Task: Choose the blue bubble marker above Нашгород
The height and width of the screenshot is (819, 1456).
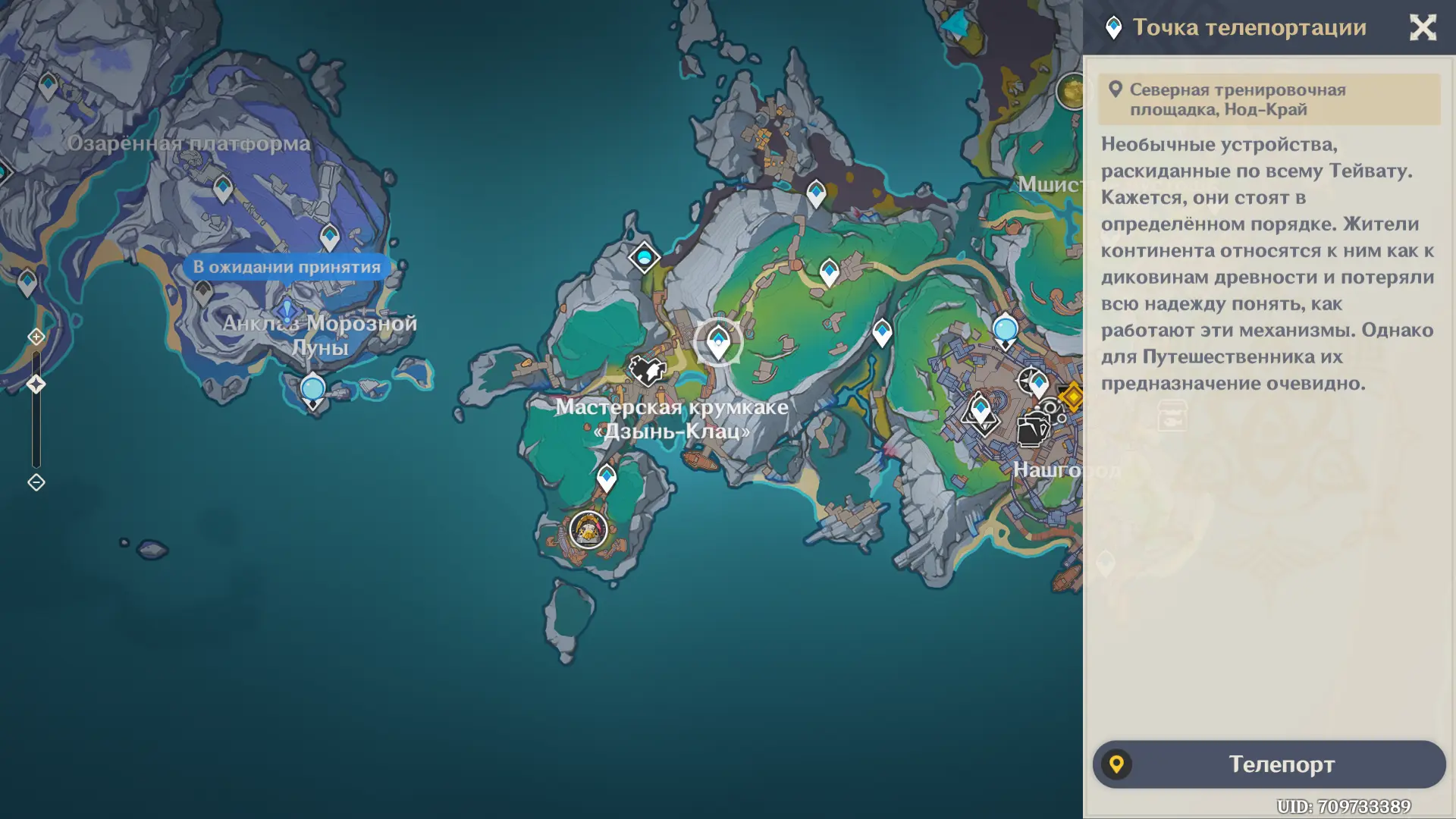Action: point(1005,331)
